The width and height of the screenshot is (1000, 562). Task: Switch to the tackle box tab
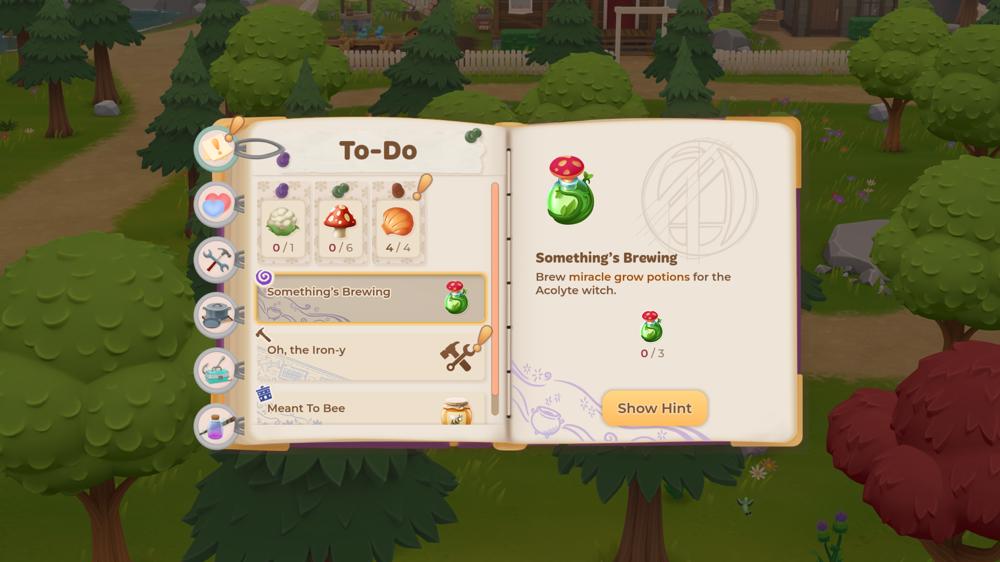(x=217, y=370)
